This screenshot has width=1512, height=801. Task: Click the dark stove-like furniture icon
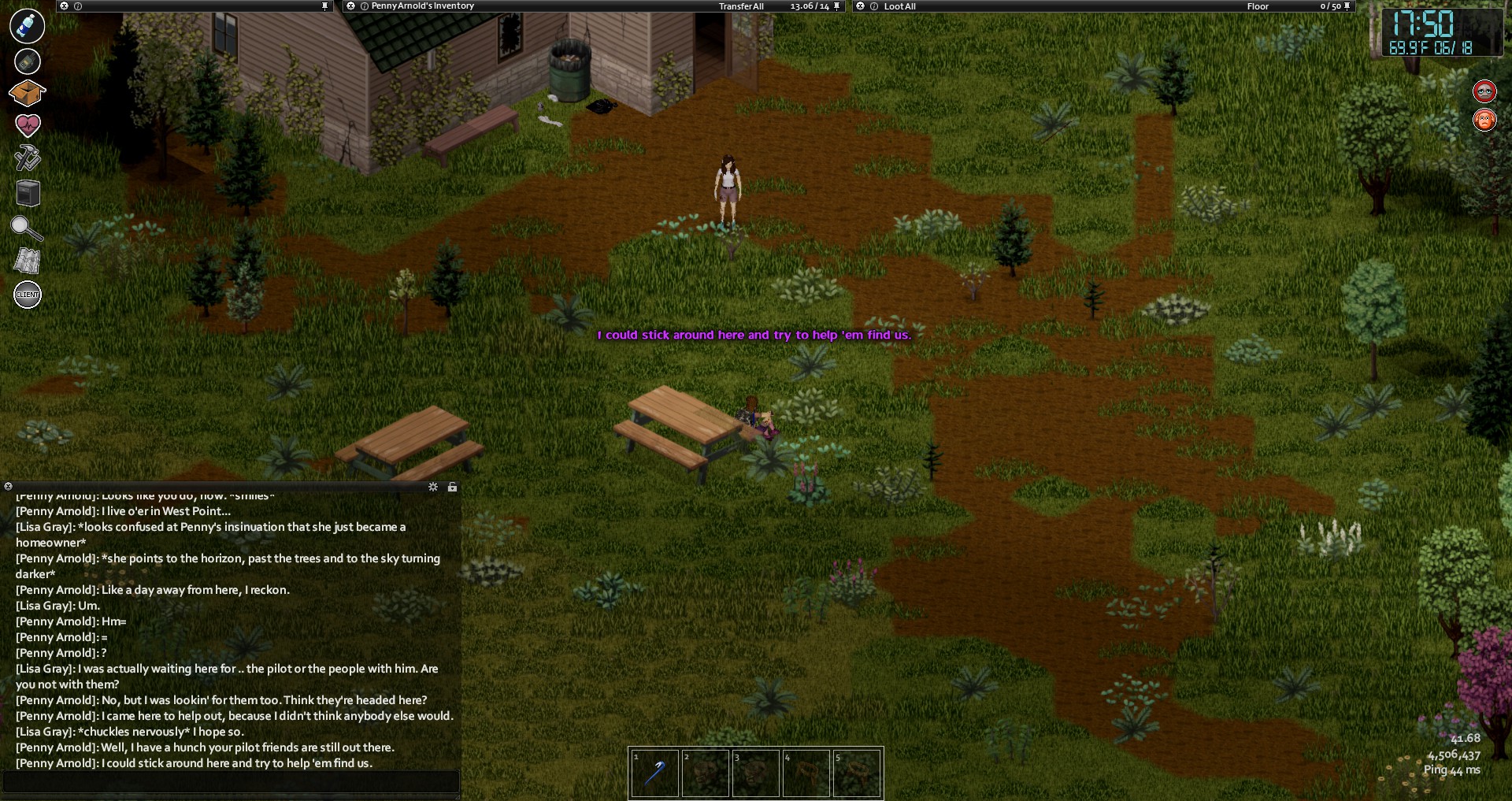point(28,193)
